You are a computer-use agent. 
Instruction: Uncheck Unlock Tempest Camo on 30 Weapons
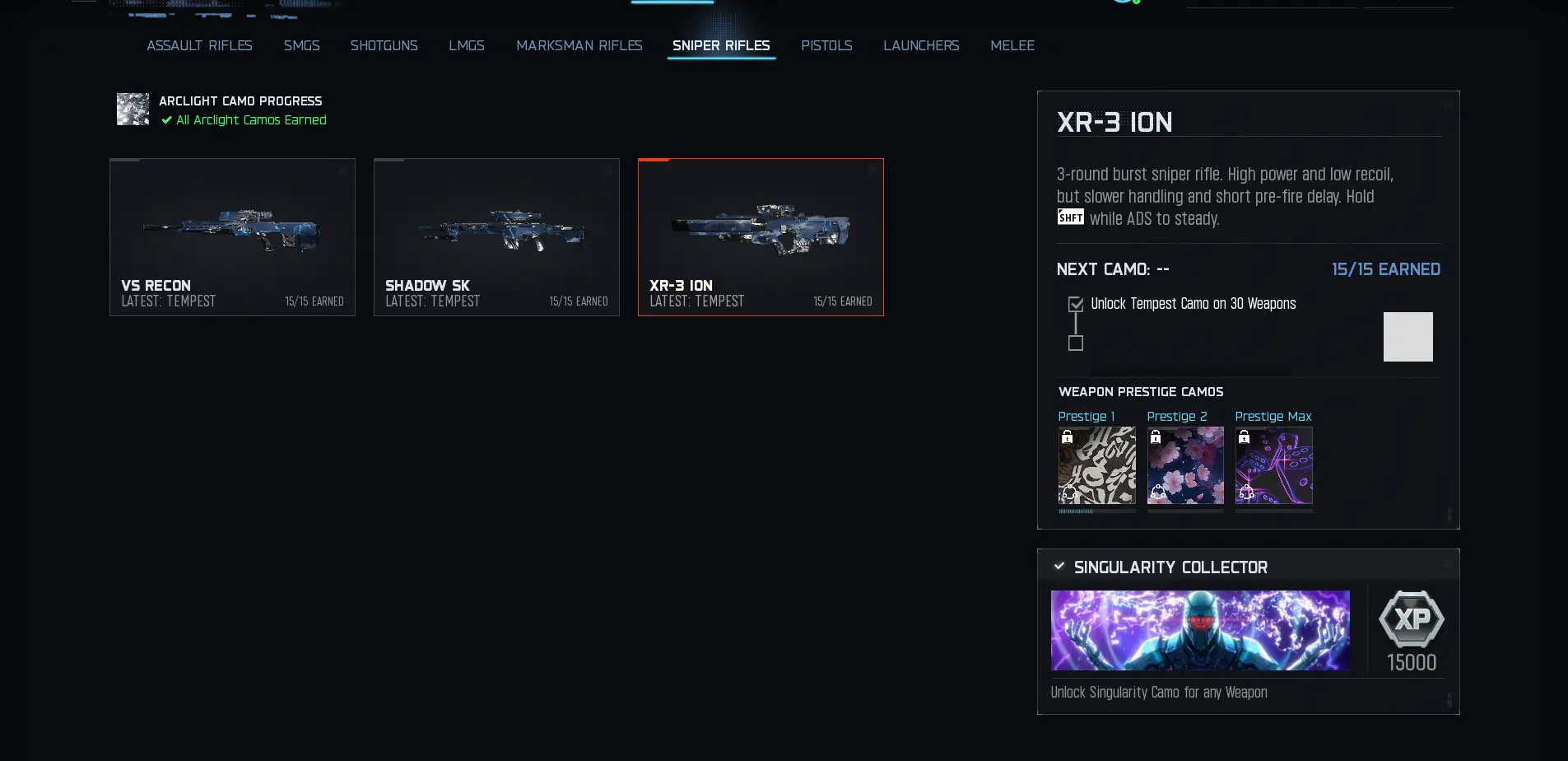click(x=1075, y=305)
